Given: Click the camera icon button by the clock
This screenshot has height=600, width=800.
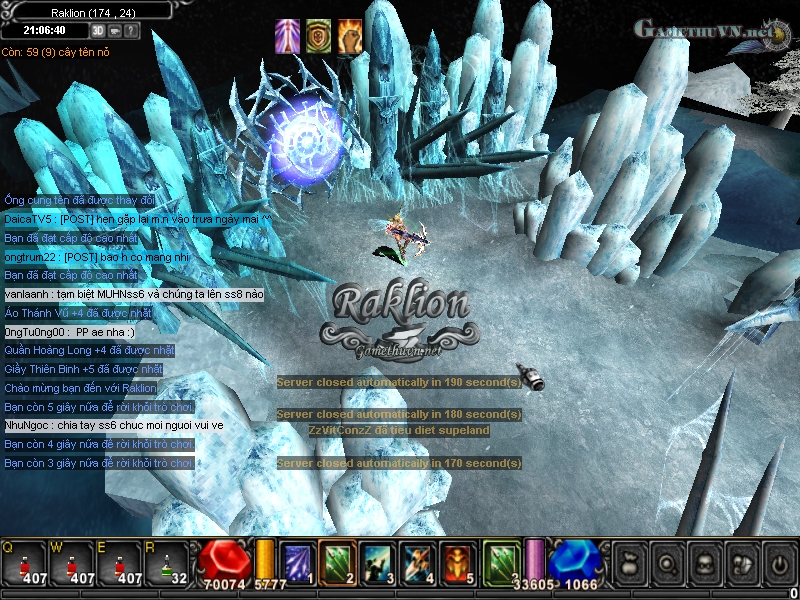Looking at the screenshot, I should [x=115, y=30].
